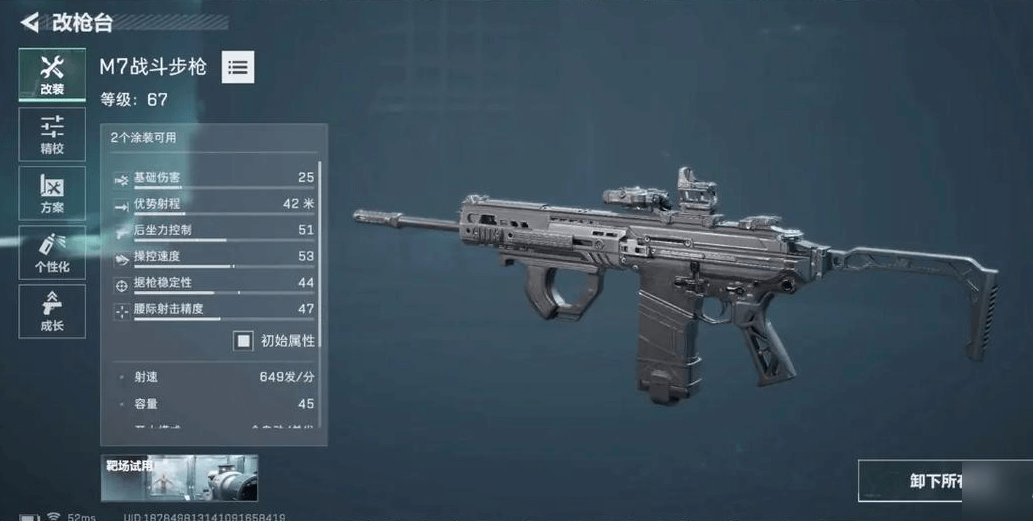Switch to the 成长 growth tab

click(x=52, y=311)
